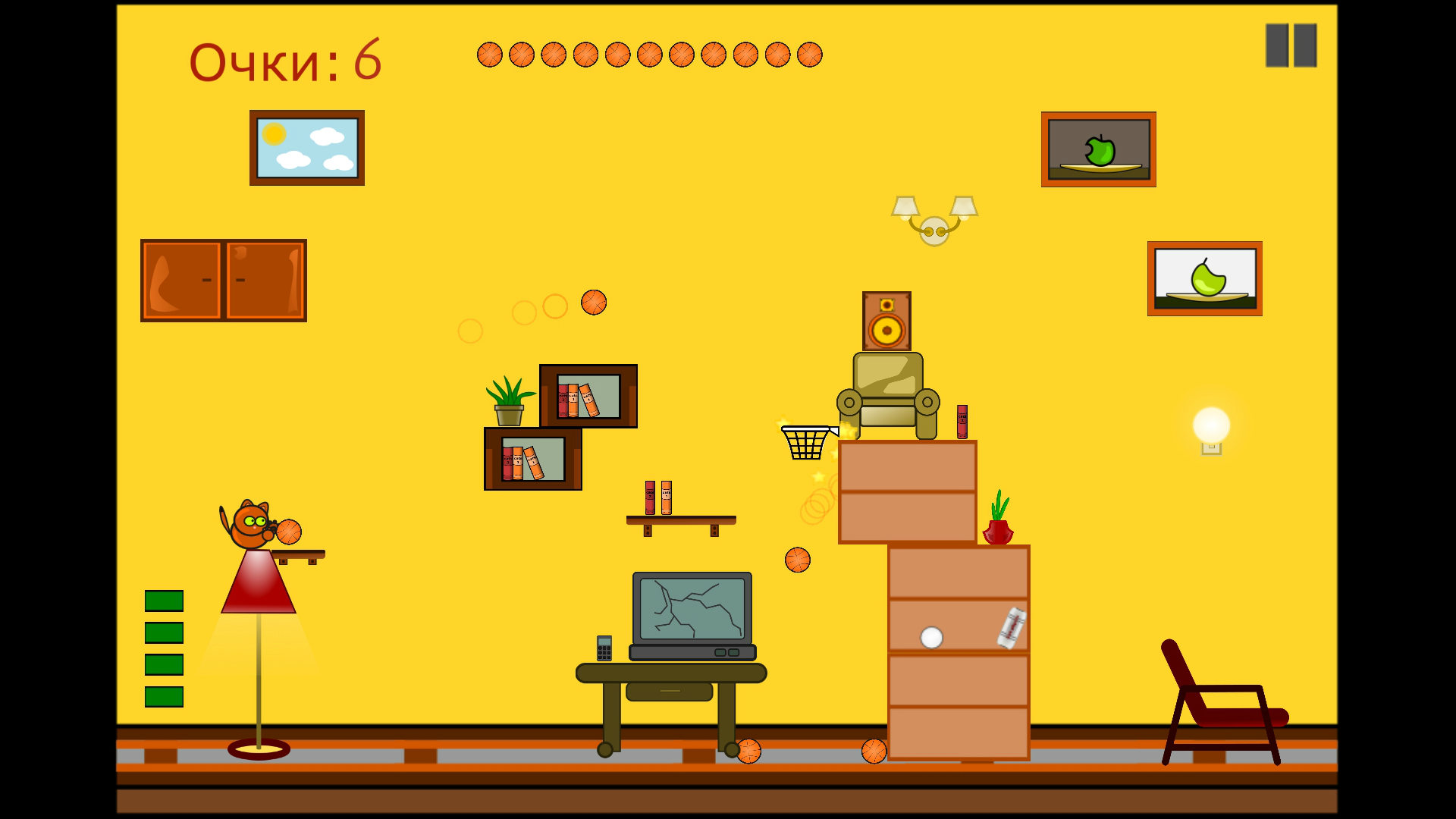
Task: Click the sky painting with clouds
Action: click(306, 146)
